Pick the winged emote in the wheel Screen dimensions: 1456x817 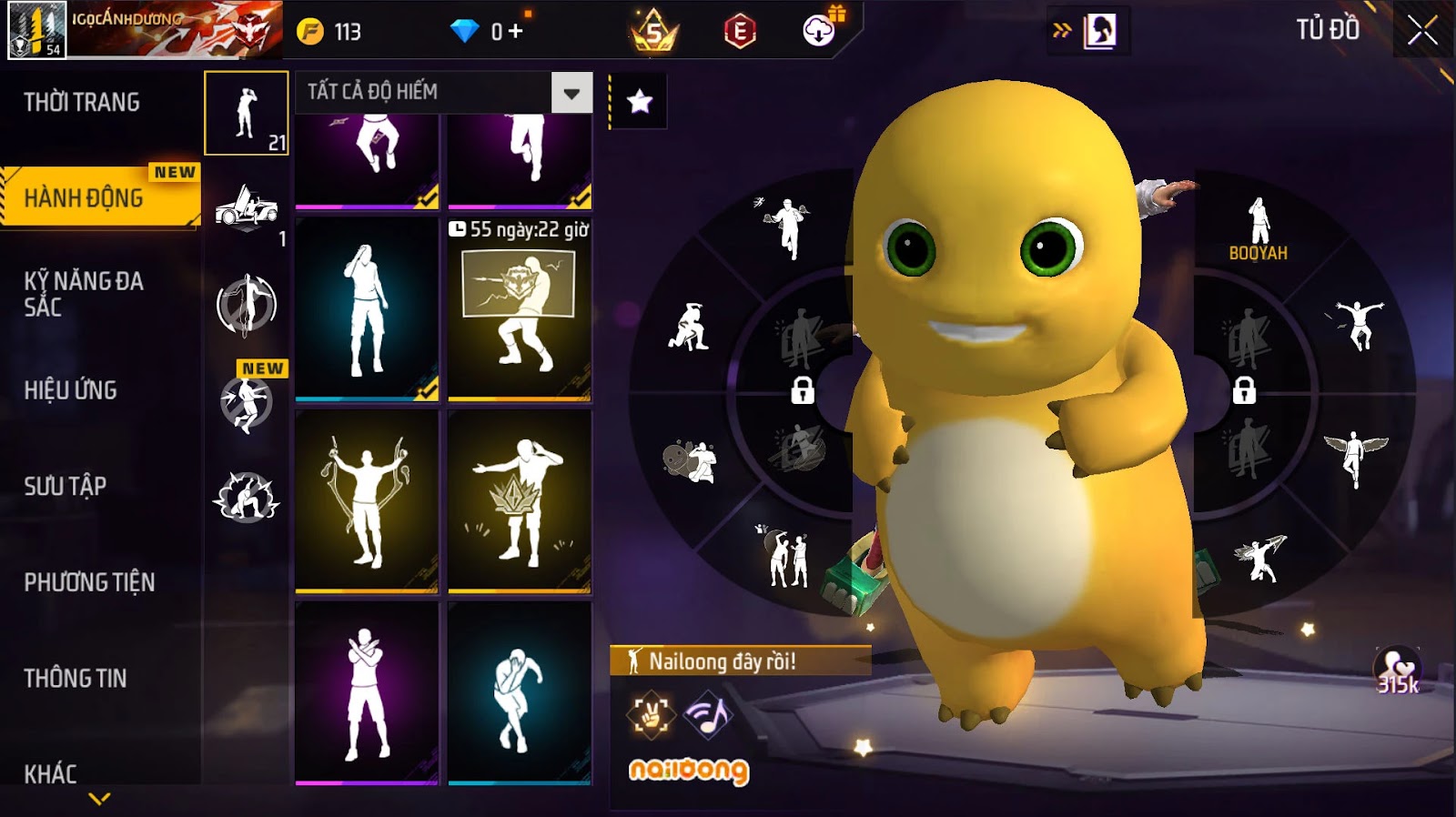(x=1355, y=456)
